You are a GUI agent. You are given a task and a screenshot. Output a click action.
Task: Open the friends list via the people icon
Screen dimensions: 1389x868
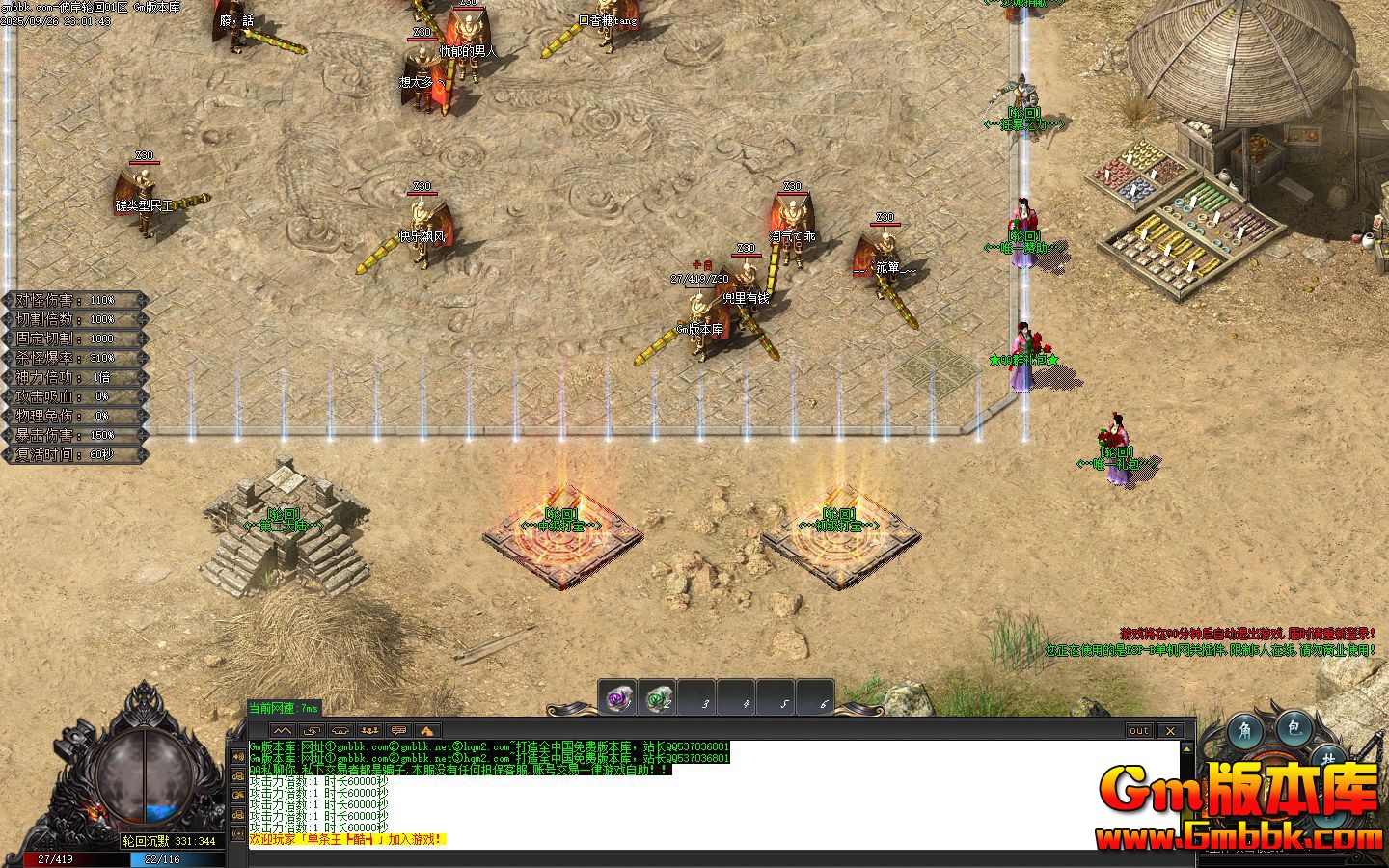[x=370, y=731]
